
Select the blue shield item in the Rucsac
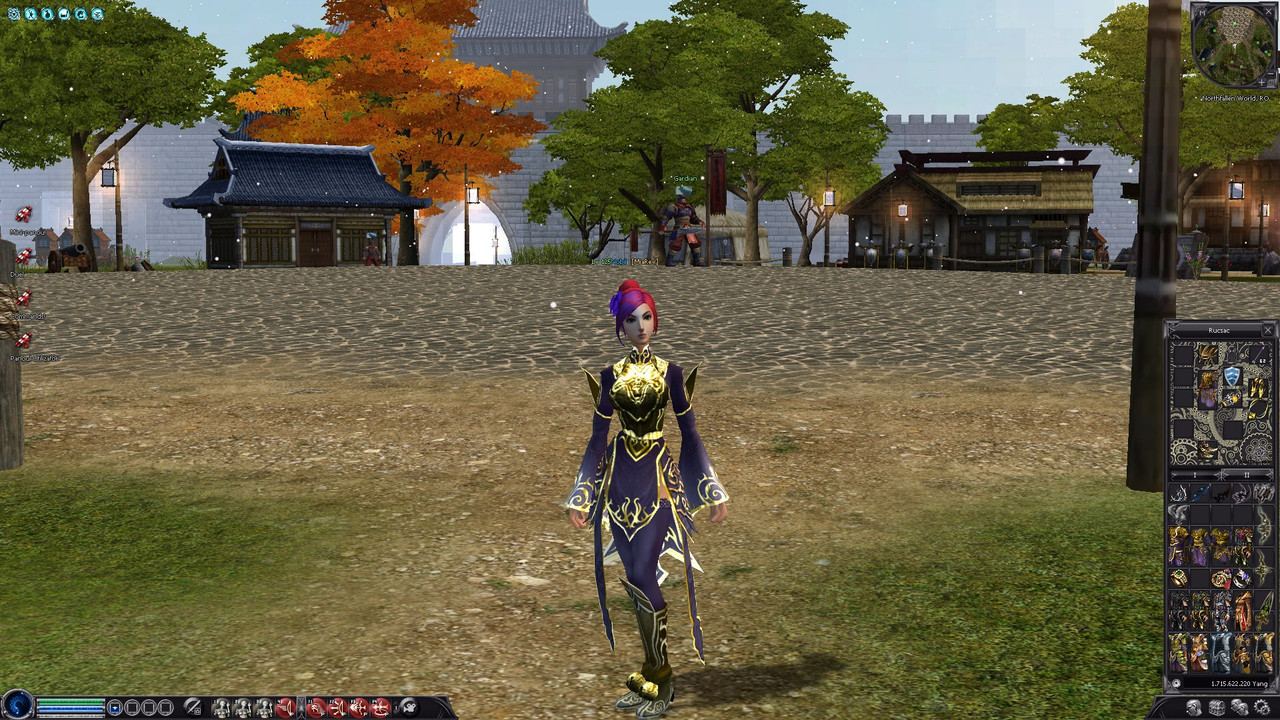point(1232,377)
